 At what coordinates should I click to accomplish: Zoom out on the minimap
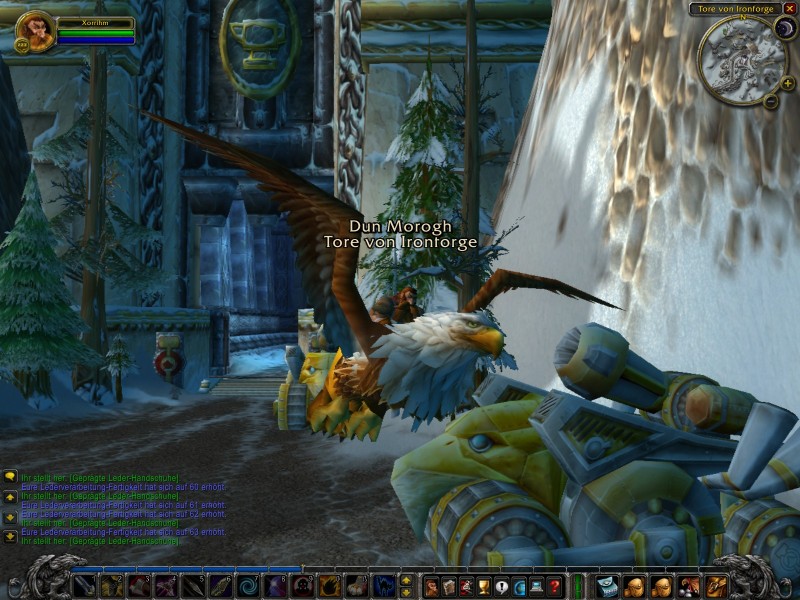[x=771, y=100]
